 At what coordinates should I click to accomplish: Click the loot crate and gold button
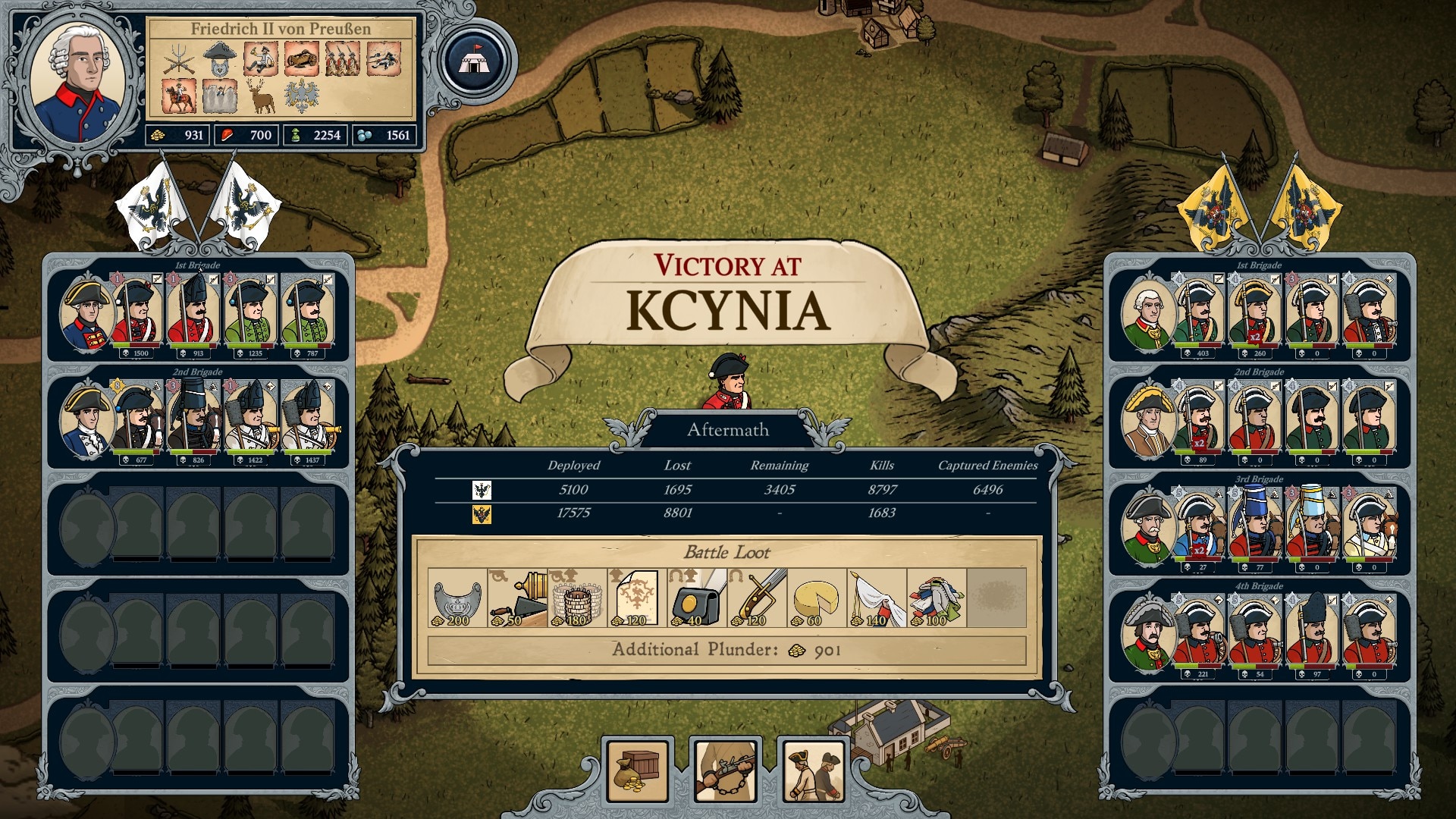[638, 771]
